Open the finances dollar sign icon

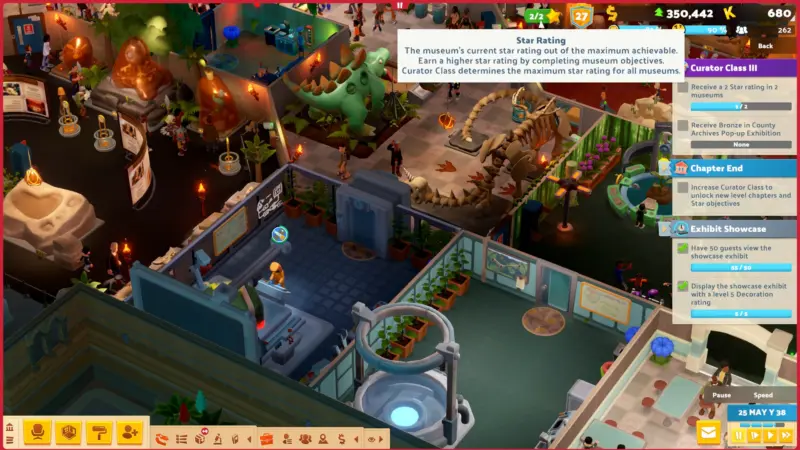342,438
